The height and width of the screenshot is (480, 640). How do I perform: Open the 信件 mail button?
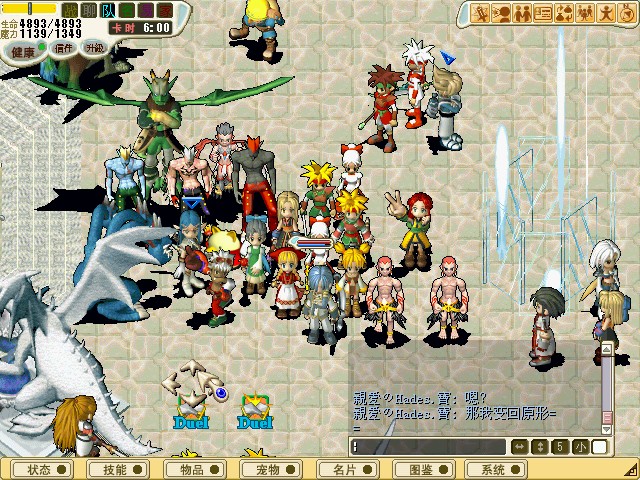pos(64,48)
